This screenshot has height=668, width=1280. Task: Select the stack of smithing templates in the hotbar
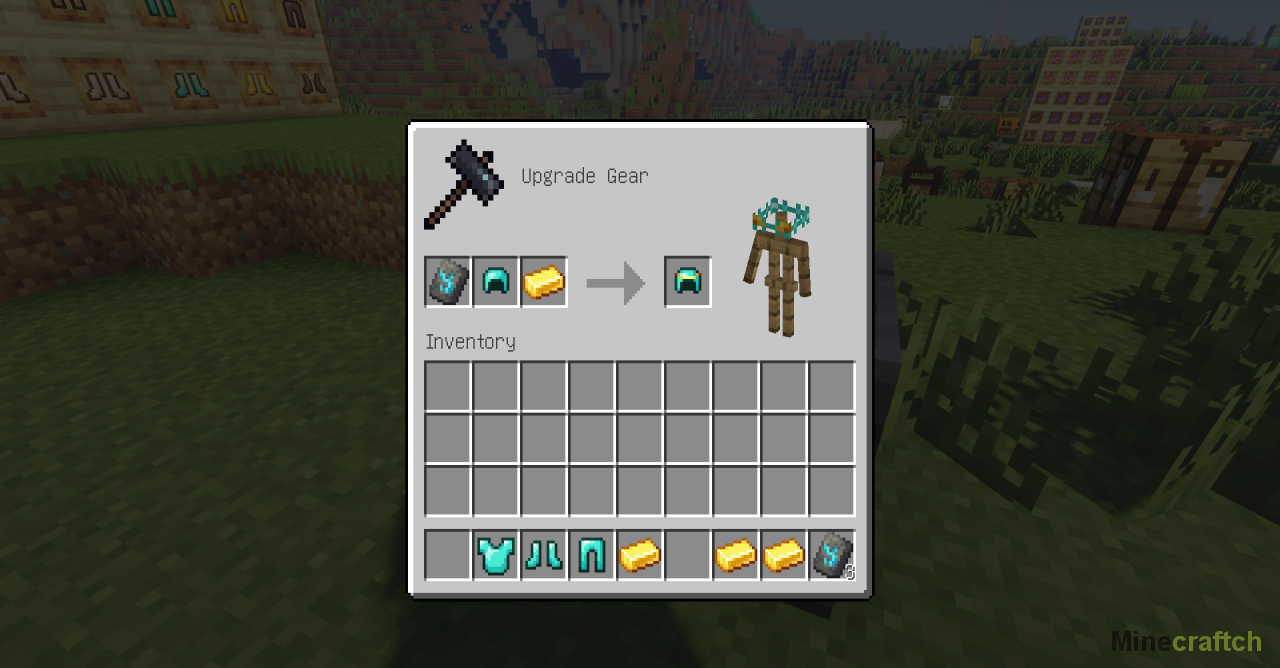[832, 555]
